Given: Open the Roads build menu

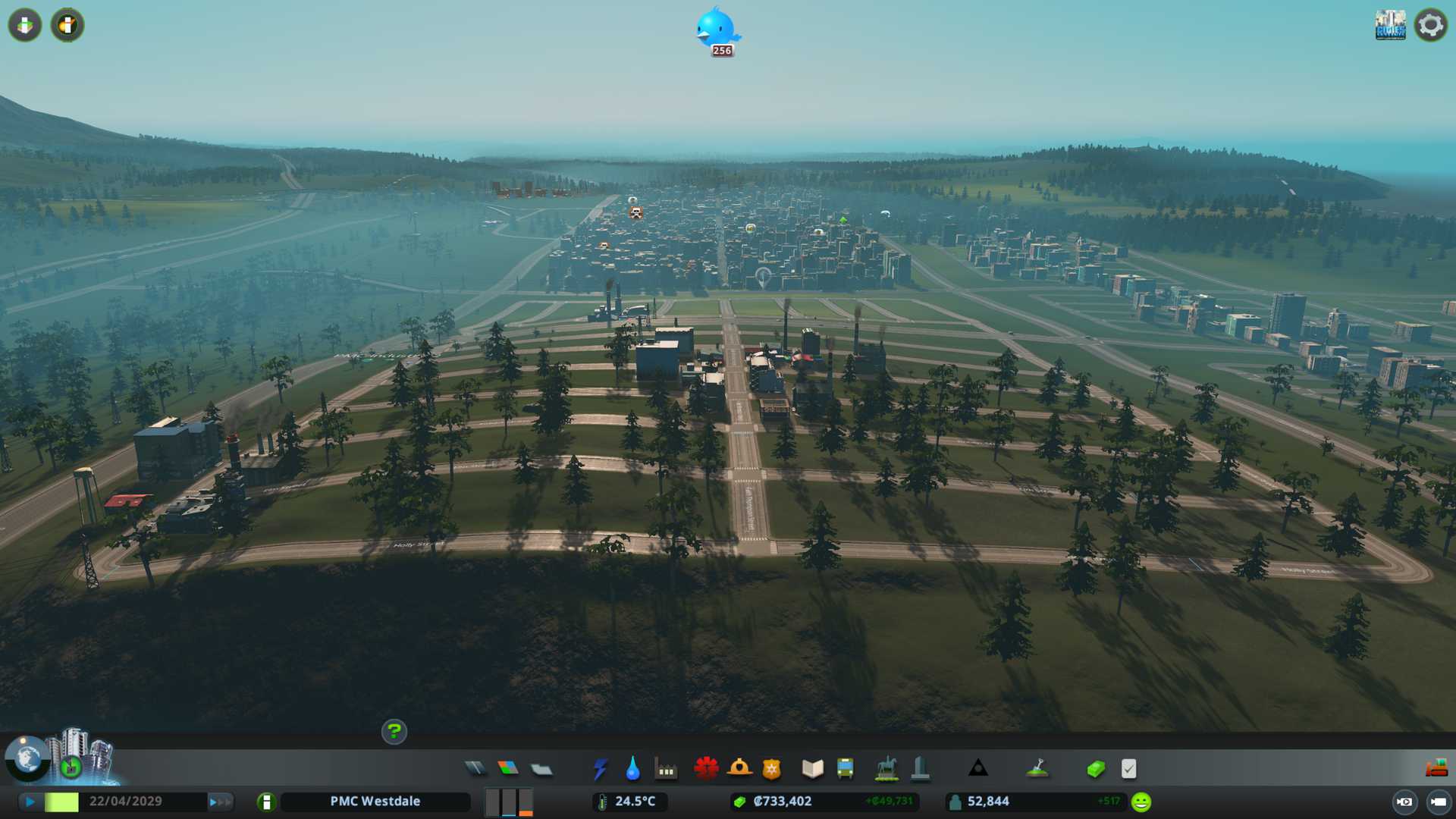Looking at the screenshot, I should (x=475, y=769).
